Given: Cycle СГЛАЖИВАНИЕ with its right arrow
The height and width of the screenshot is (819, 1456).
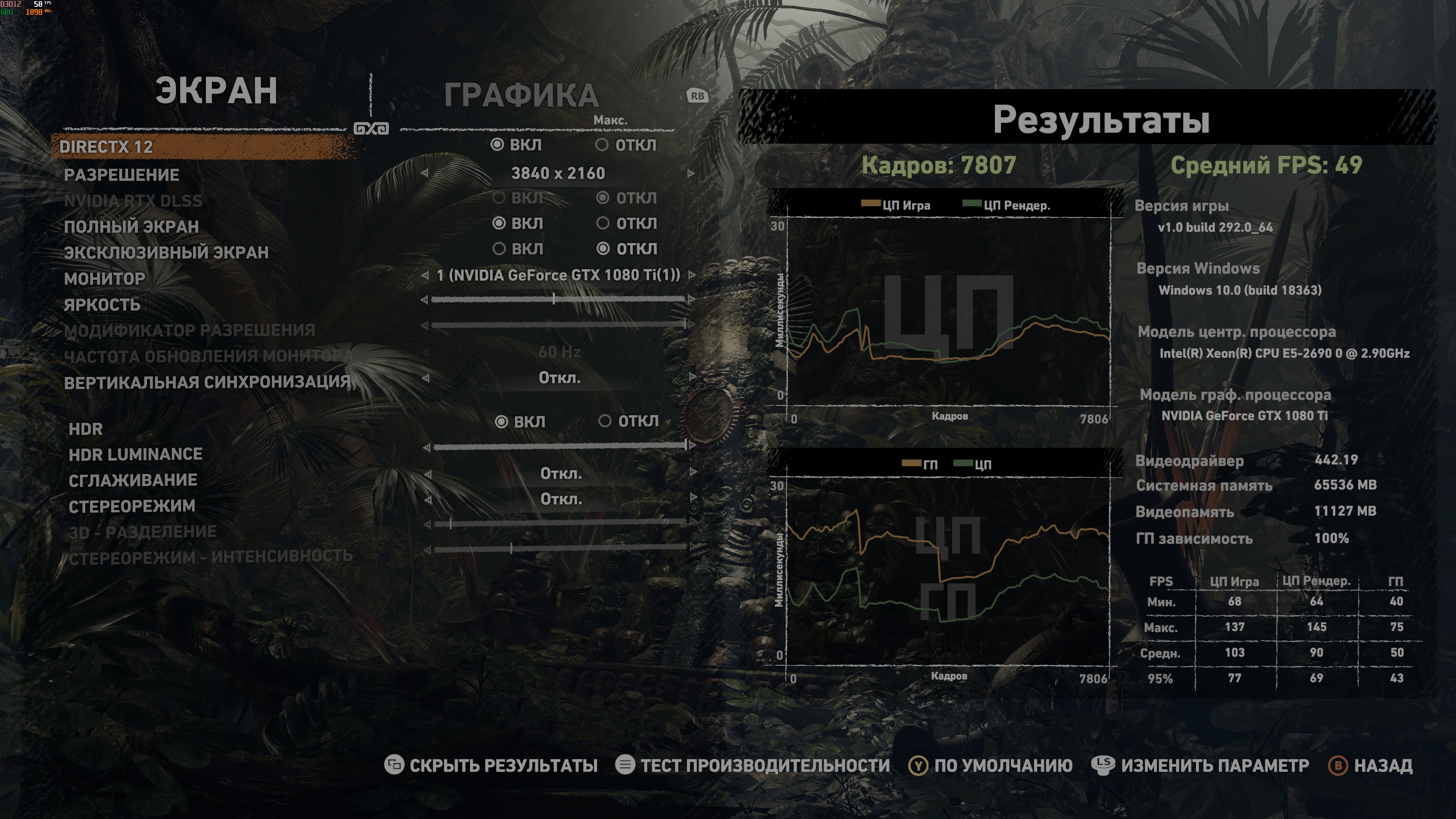Looking at the screenshot, I should (693, 472).
